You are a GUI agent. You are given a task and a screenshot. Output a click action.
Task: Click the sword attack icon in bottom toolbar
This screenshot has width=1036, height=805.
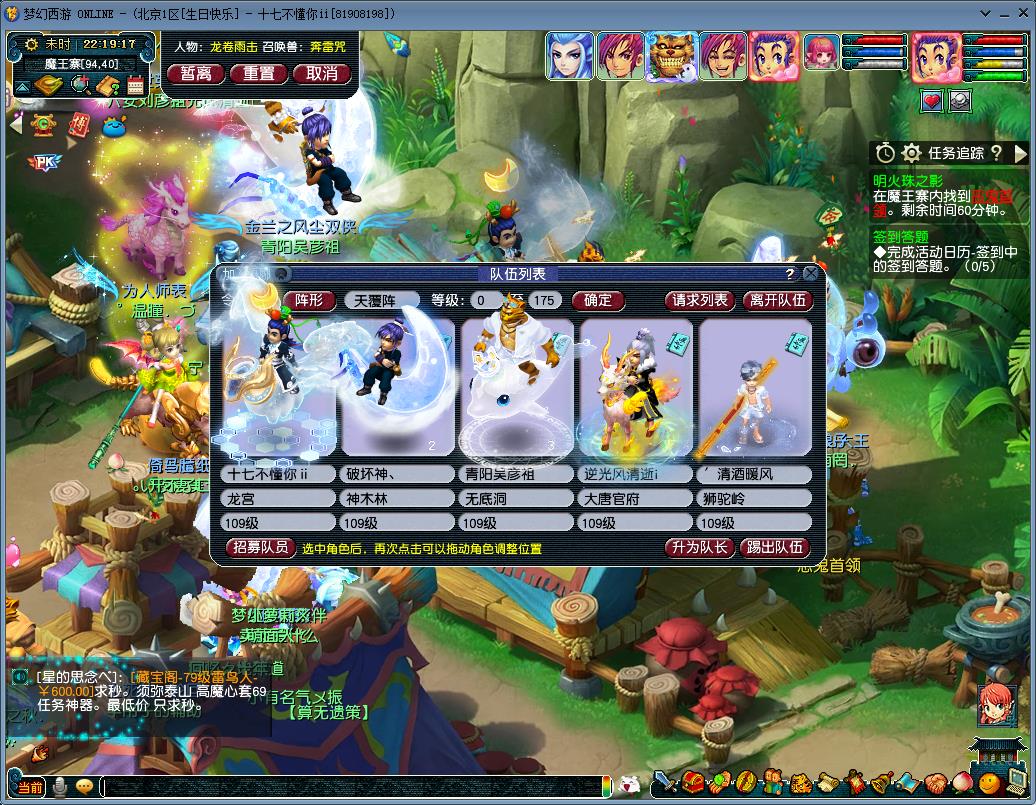665,783
